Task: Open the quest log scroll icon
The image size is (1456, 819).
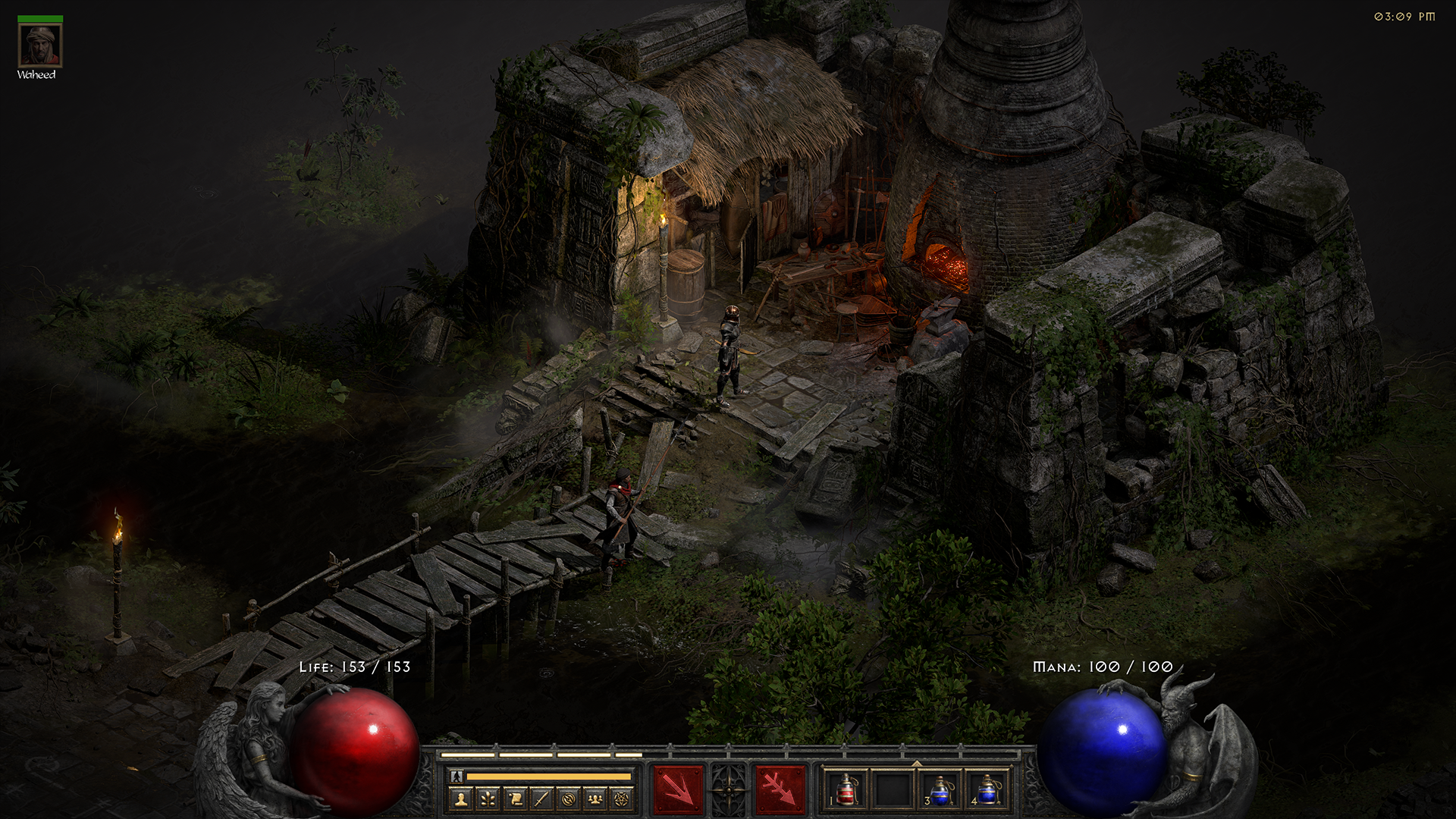Action: coord(515,799)
